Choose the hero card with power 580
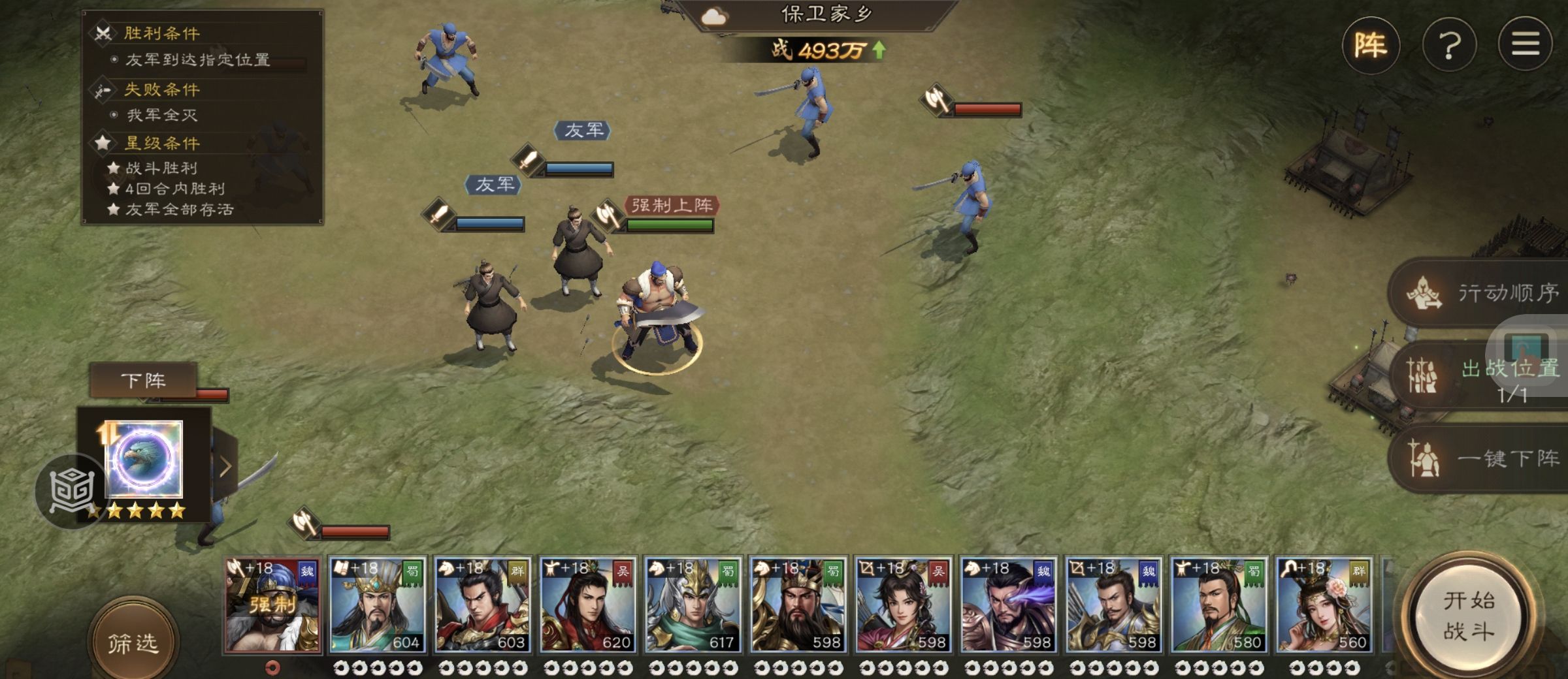This screenshot has height=679, width=1568. click(x=1218, y=605)
